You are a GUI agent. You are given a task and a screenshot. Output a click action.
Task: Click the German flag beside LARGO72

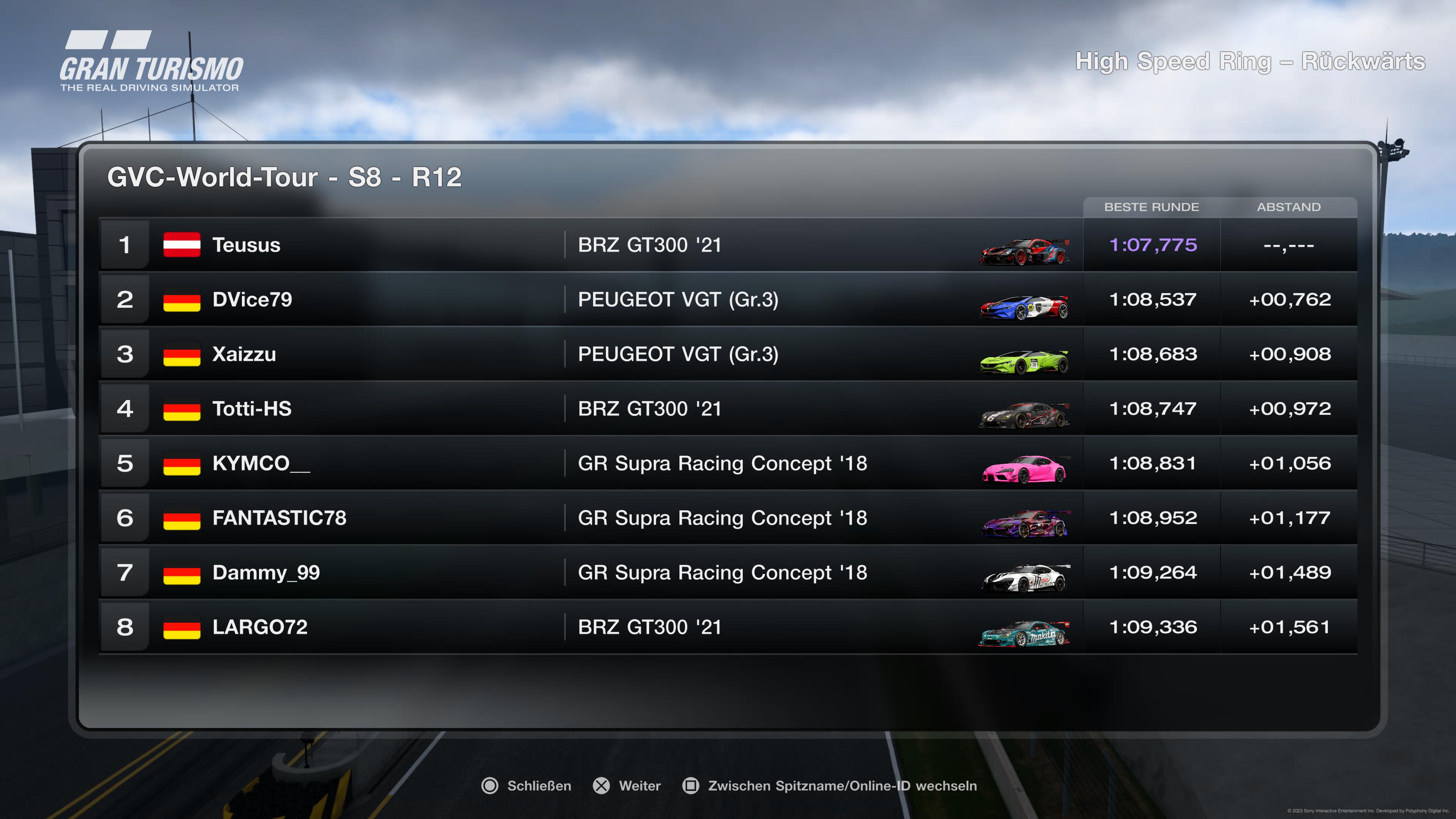pos(182,627)
